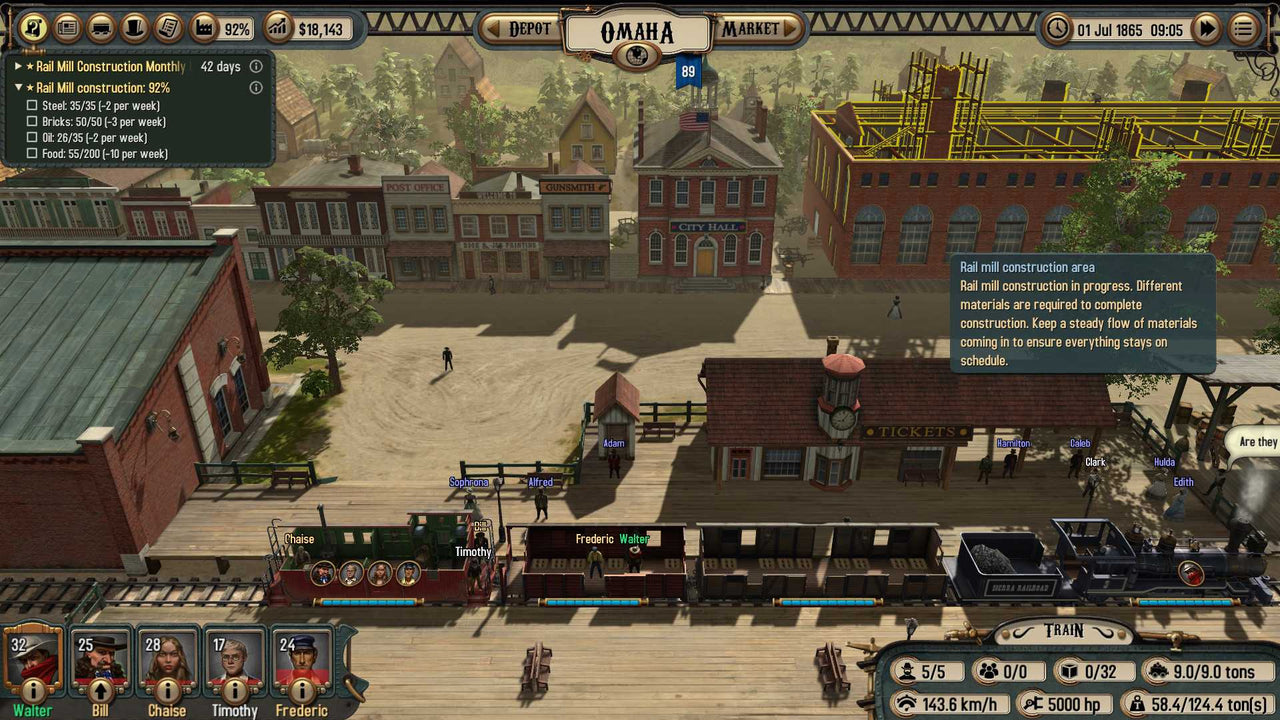Check the Steel 35/35 delivery checkbox
The height and width of the screenshot is (720, 1280).
tap(31, 106)
